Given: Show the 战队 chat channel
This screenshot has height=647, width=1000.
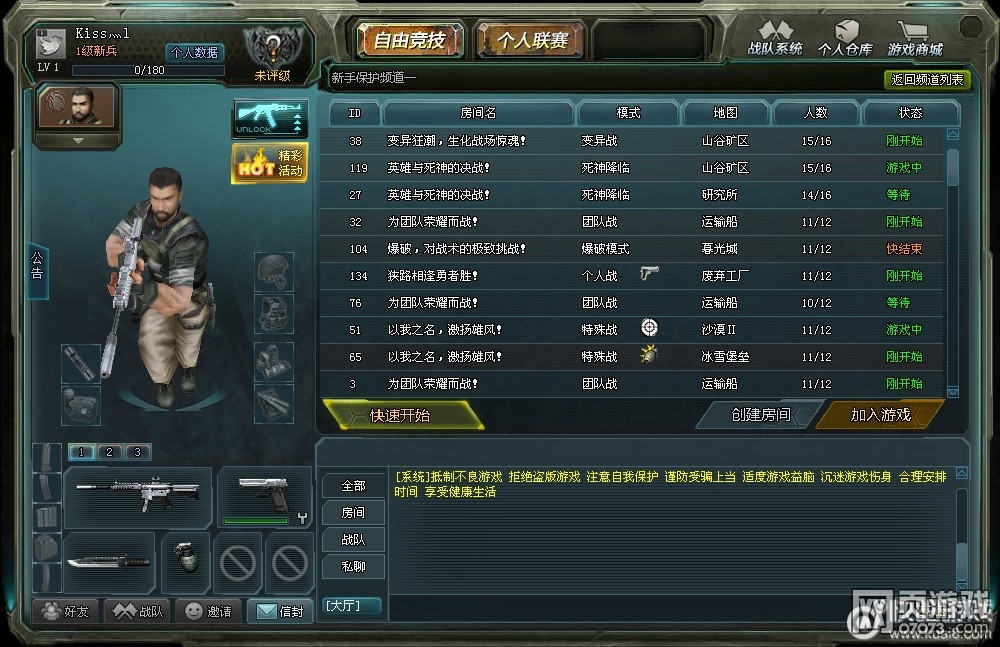Looking at the screenshot, I should [x=353, y=539].
